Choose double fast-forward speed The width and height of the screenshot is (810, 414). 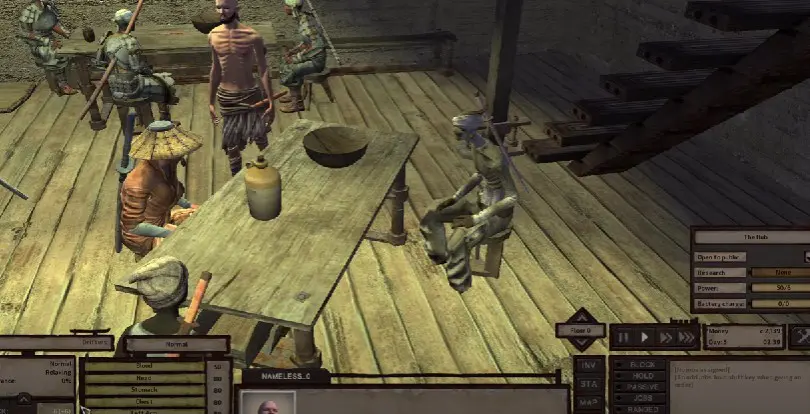tap(665, 338)
